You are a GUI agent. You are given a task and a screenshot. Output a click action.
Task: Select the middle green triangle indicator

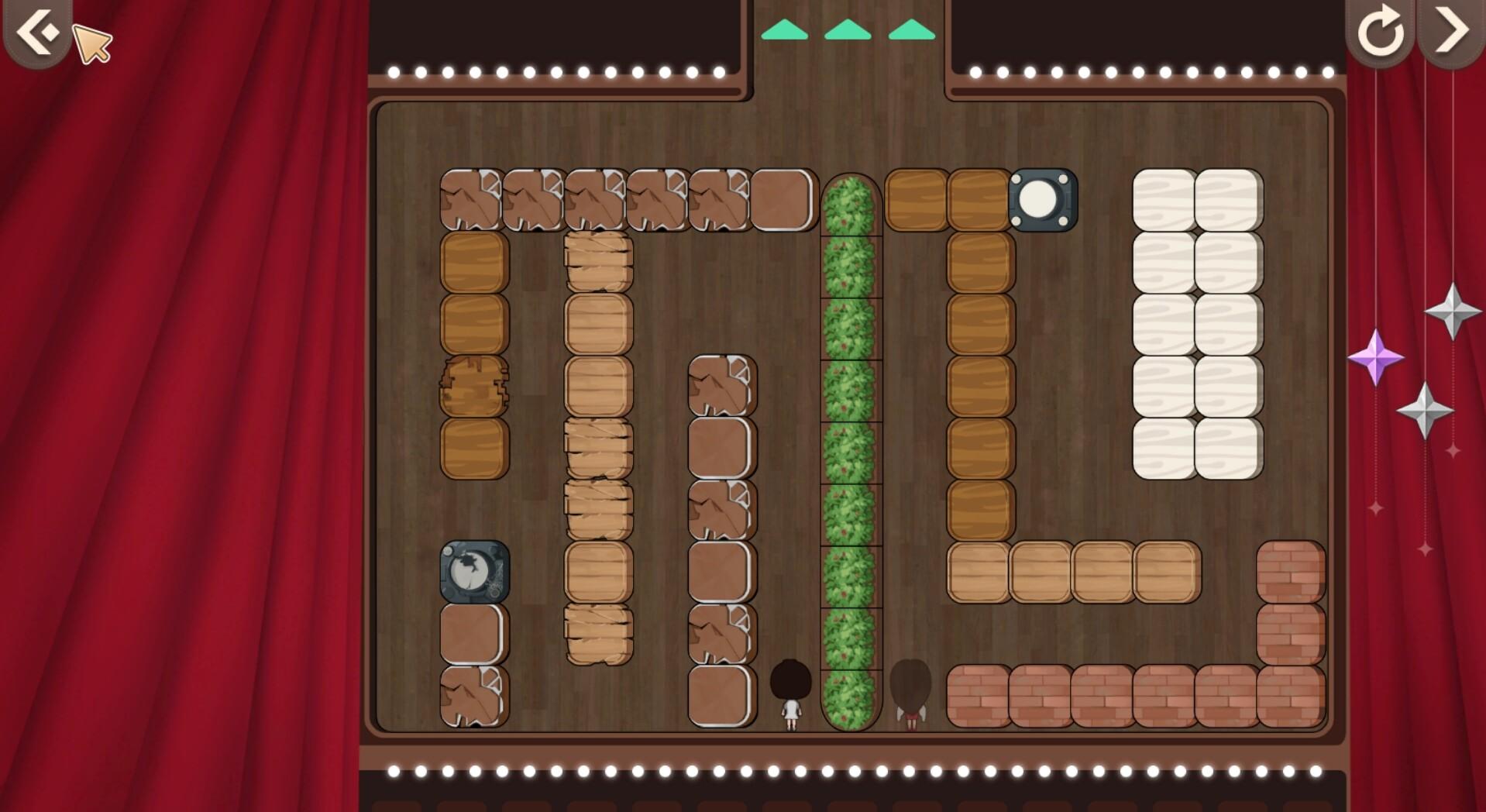click(x=850, y=31)
